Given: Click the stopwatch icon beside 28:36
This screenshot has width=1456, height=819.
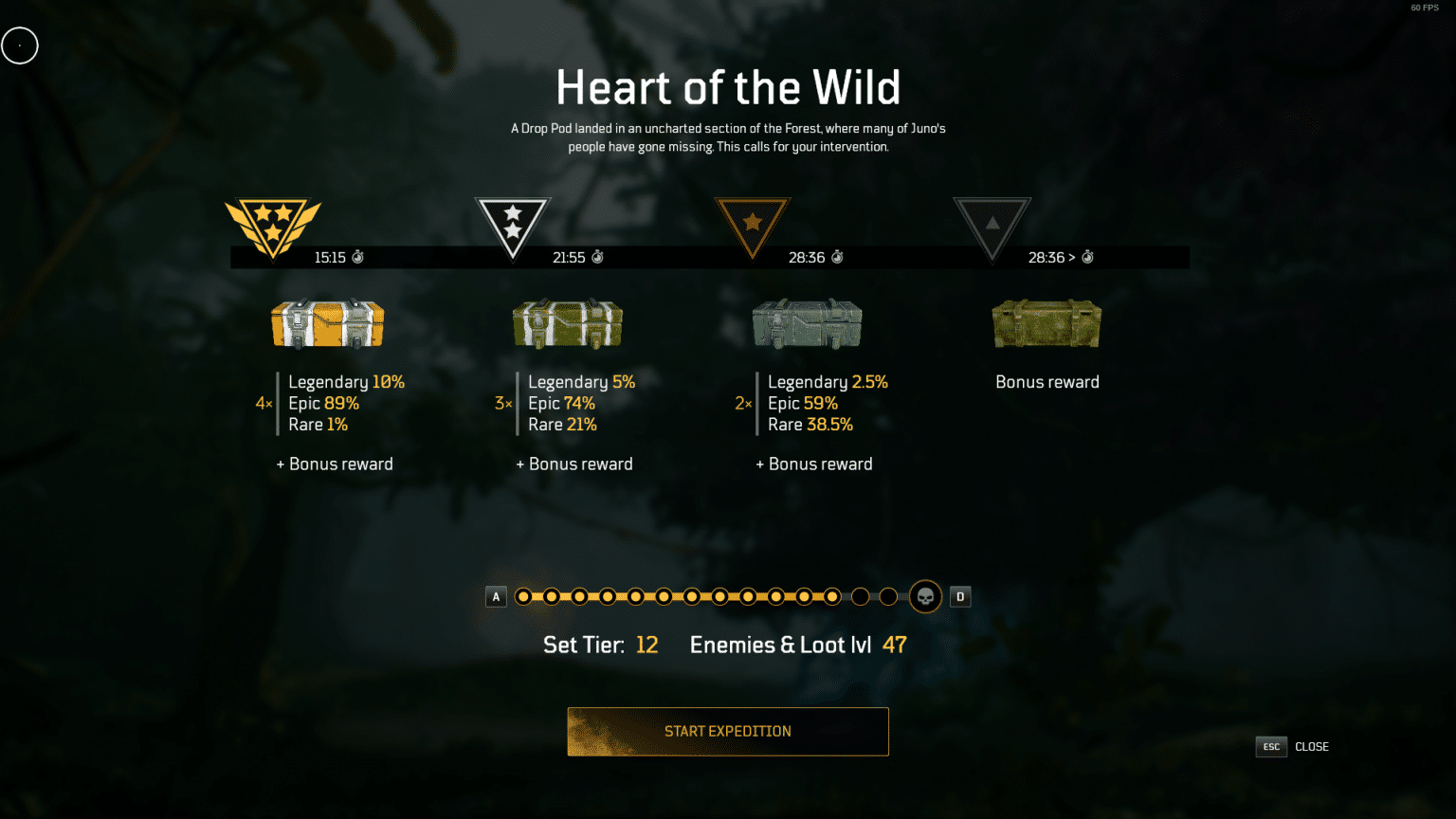Looking at the screenshot, I should point(836,257).
